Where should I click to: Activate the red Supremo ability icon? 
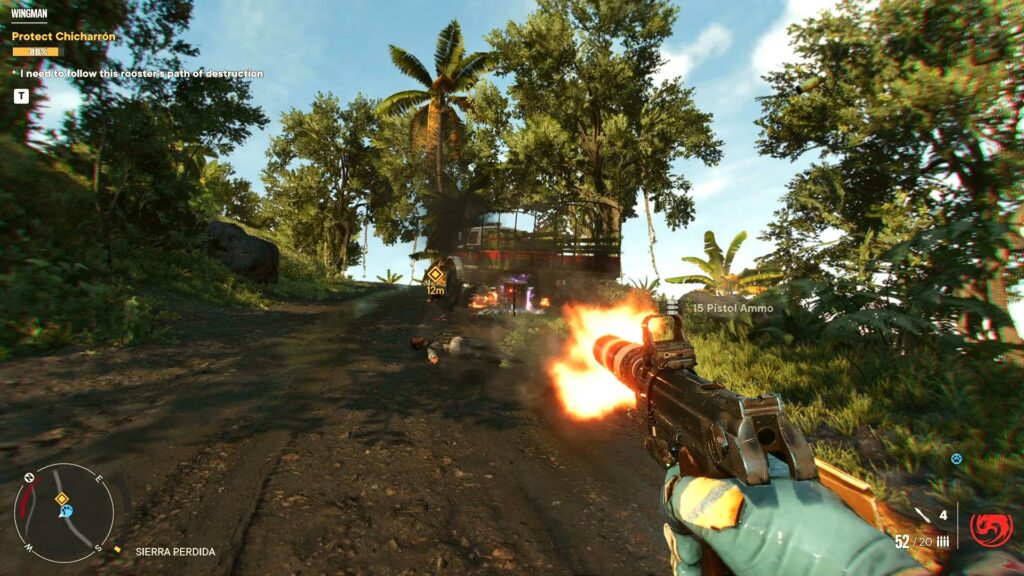point(990,528)
